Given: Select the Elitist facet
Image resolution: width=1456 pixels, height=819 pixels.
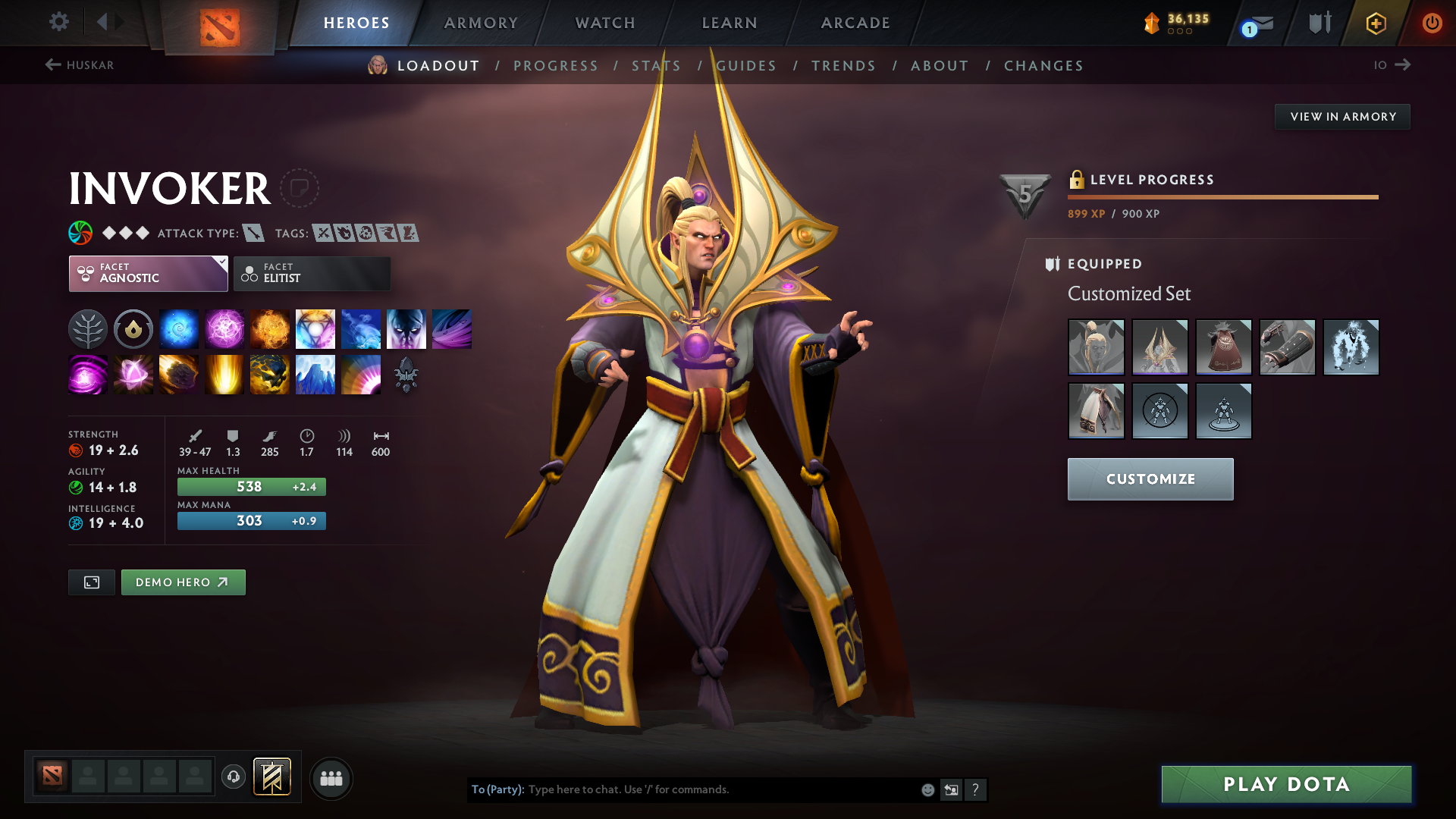Looking at the screenshot, I should (311, 273).
